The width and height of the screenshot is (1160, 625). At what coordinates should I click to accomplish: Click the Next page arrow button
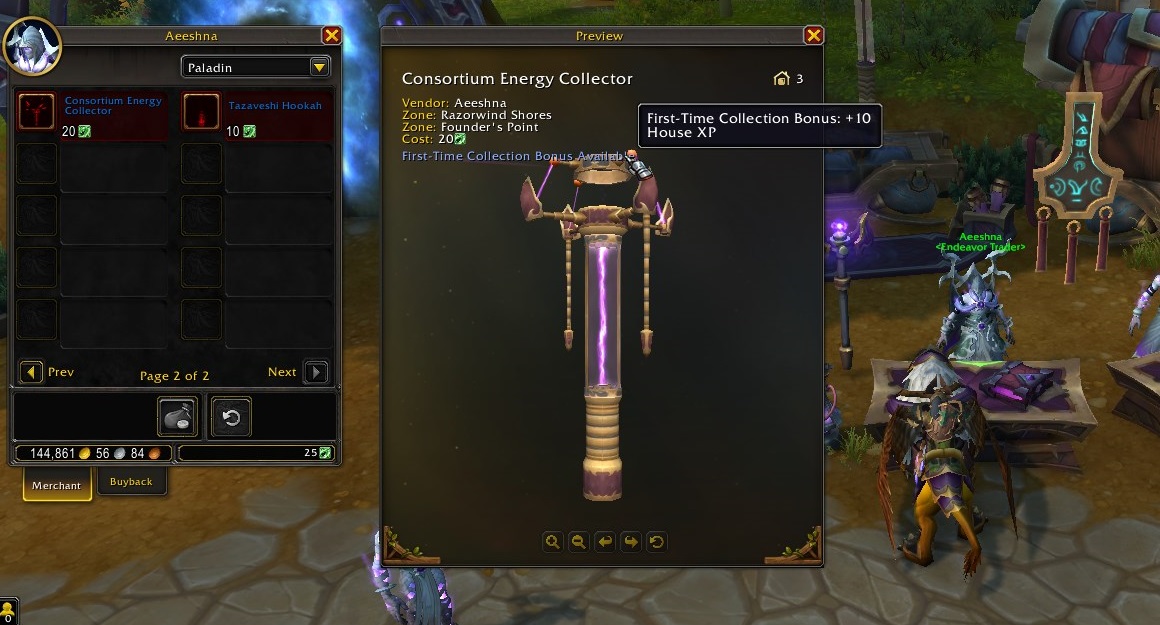click(315, 372)
